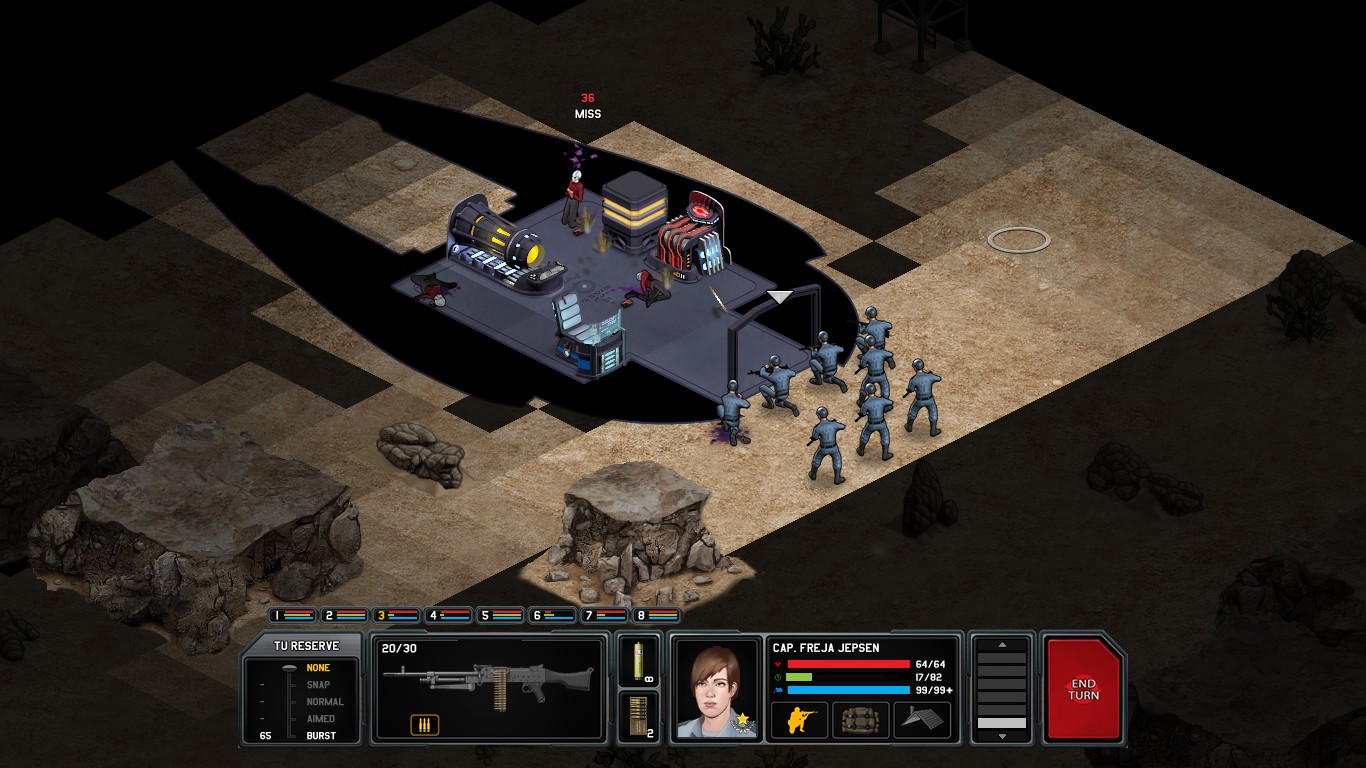
Task: Click the machine gun weapon panel
Action: [x=488, y=680]
